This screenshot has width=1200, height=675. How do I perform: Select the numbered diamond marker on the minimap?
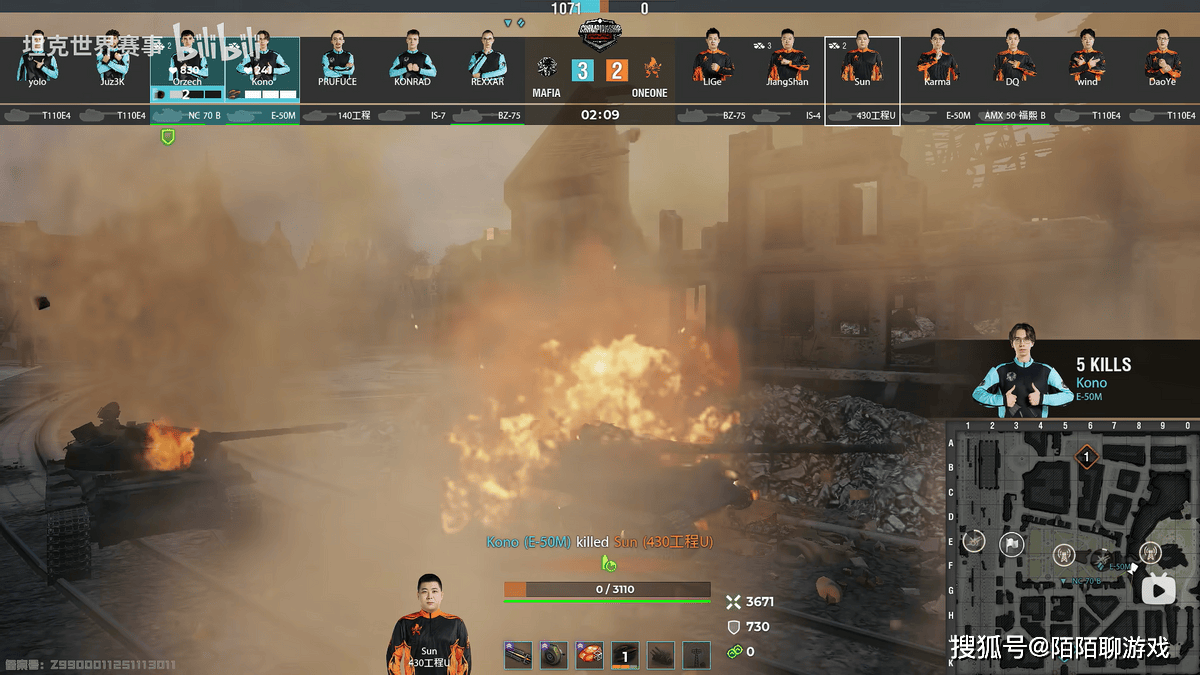point(1087,458)
